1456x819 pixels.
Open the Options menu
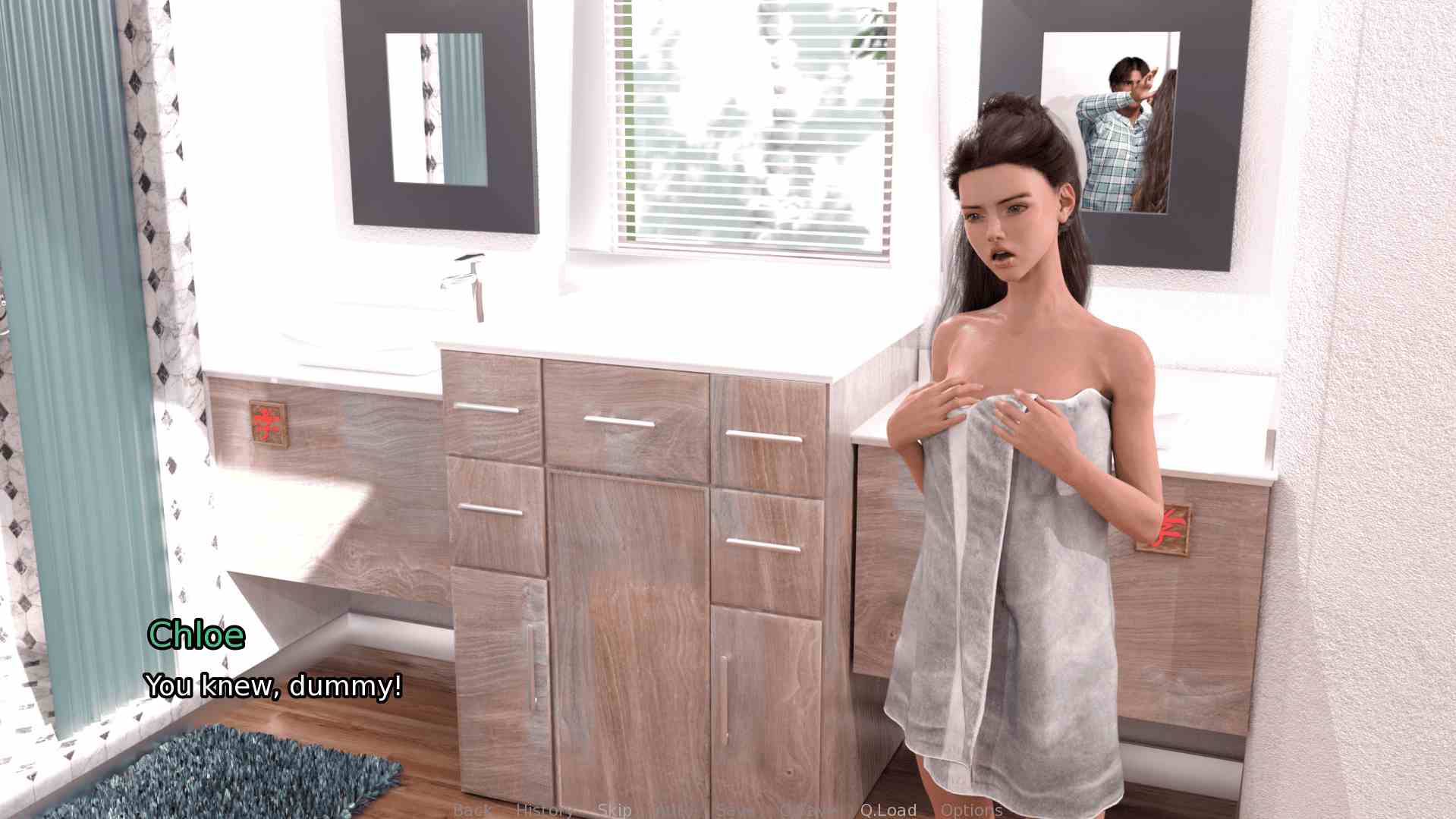point(971,810)
